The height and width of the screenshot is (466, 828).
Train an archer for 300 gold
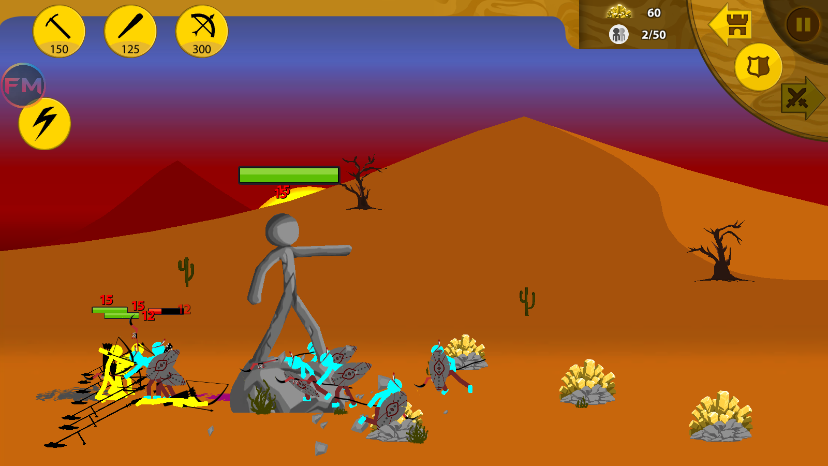(x=202, y=31)
